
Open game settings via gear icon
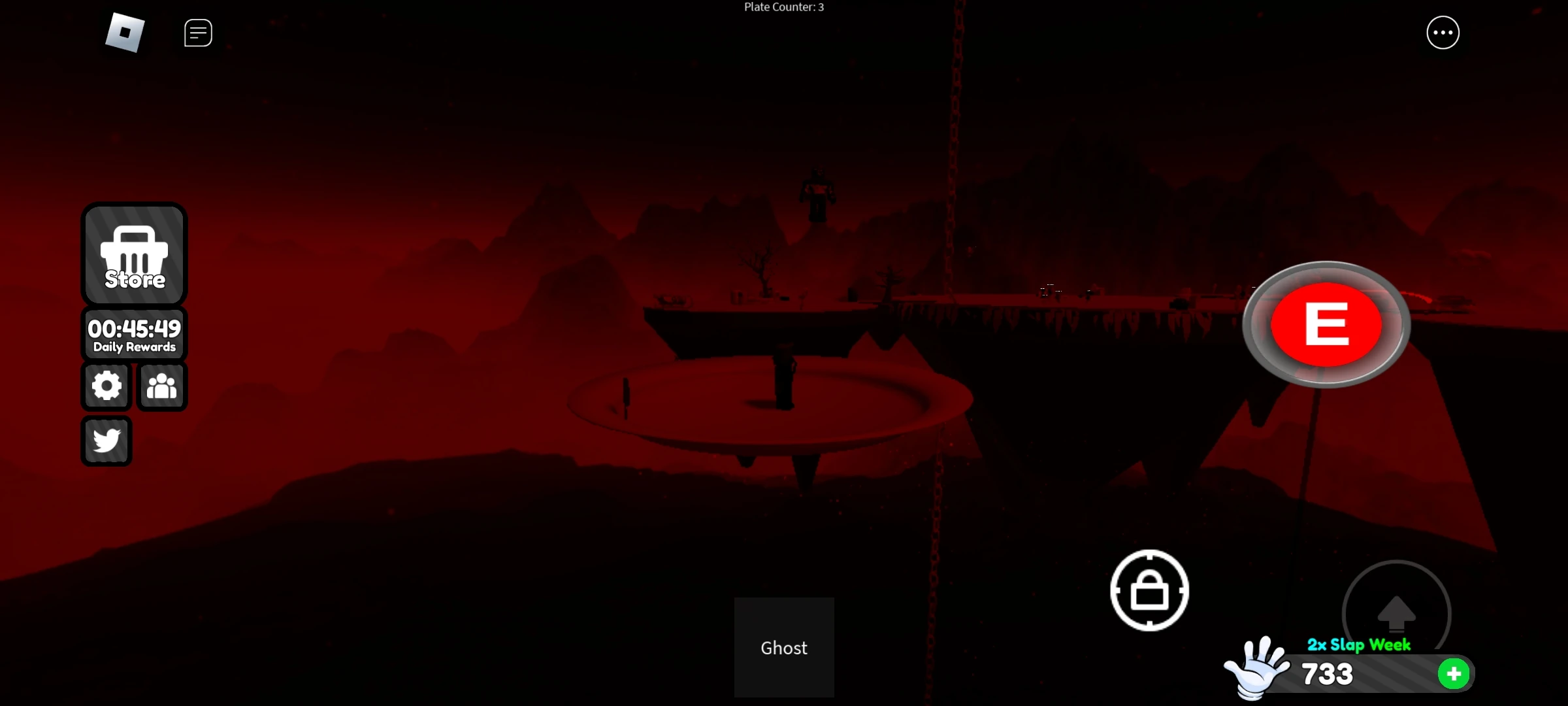pos(106,386)
